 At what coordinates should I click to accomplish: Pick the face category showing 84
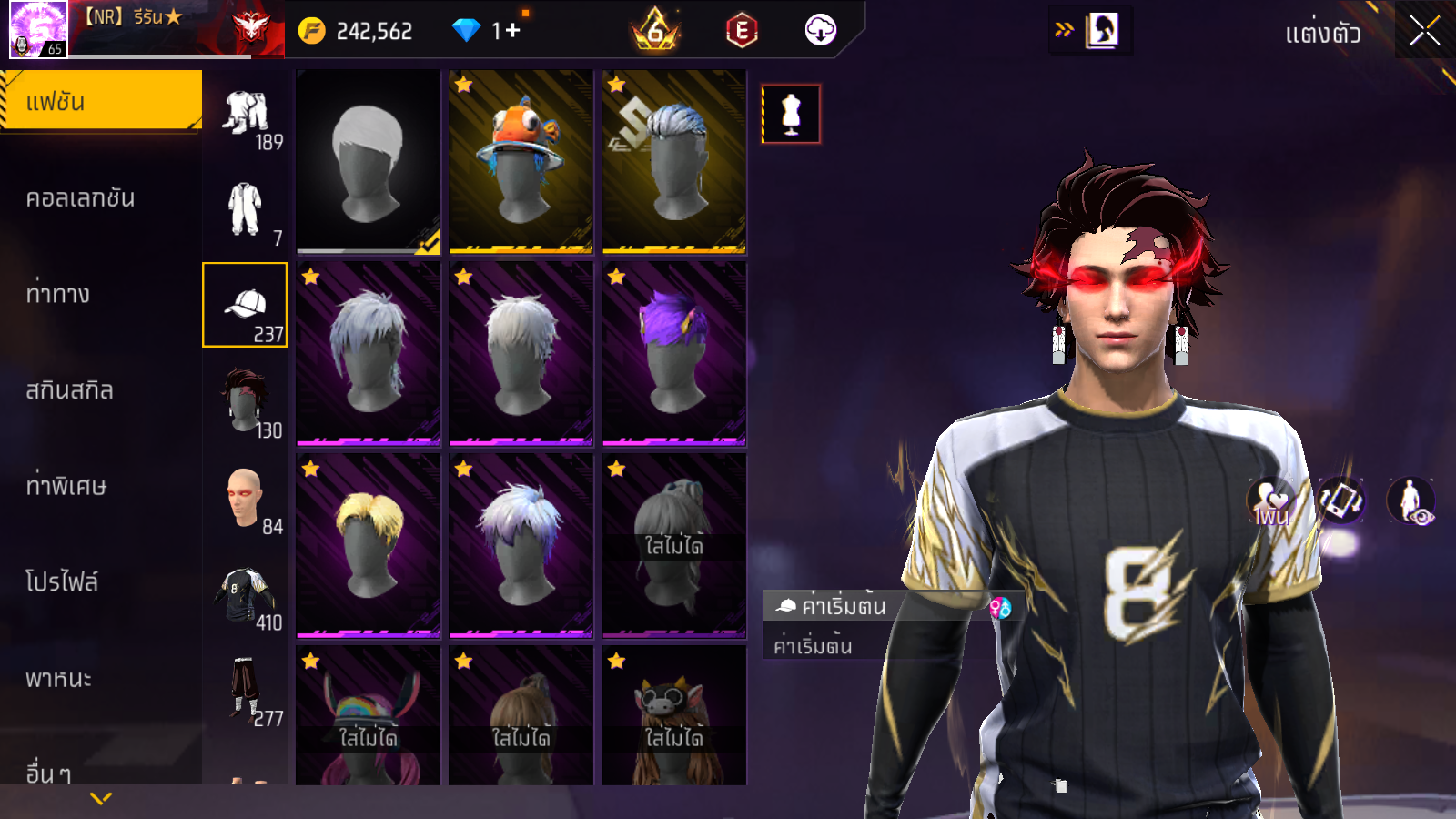246,499
